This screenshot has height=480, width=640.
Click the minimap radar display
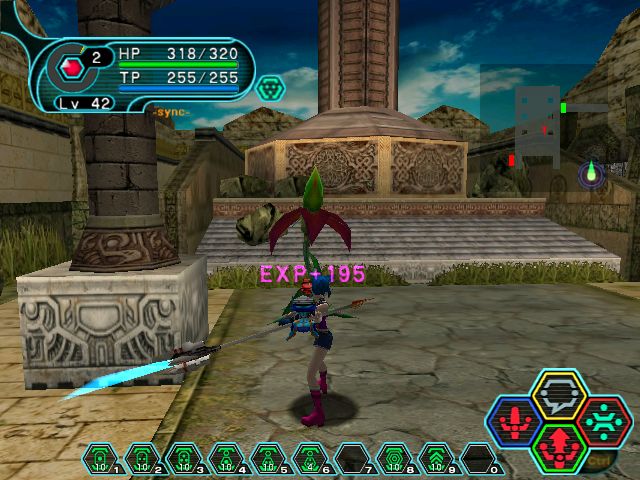(x=545, y=125)
